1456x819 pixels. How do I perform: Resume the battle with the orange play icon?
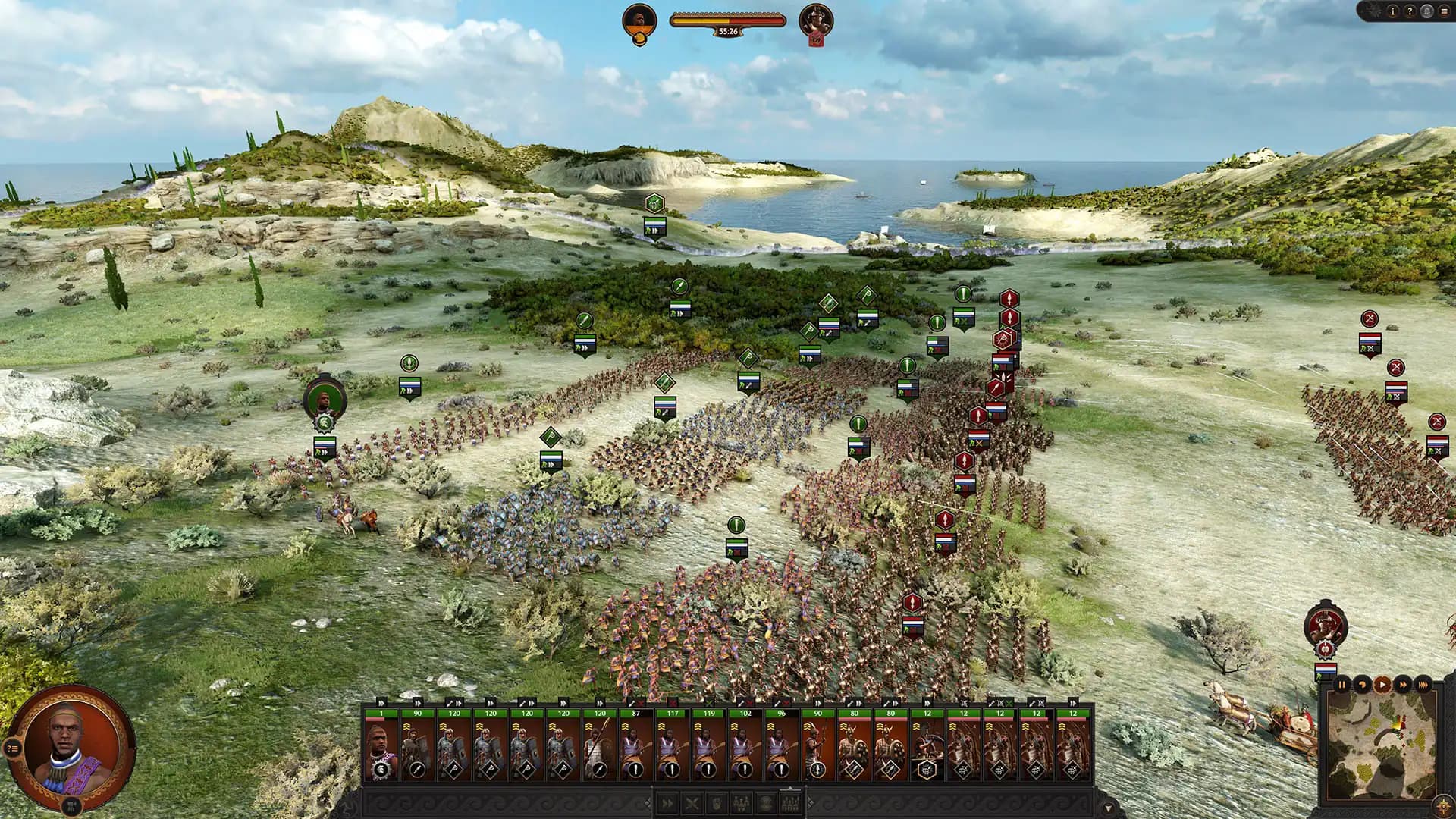pos(1382,685)
